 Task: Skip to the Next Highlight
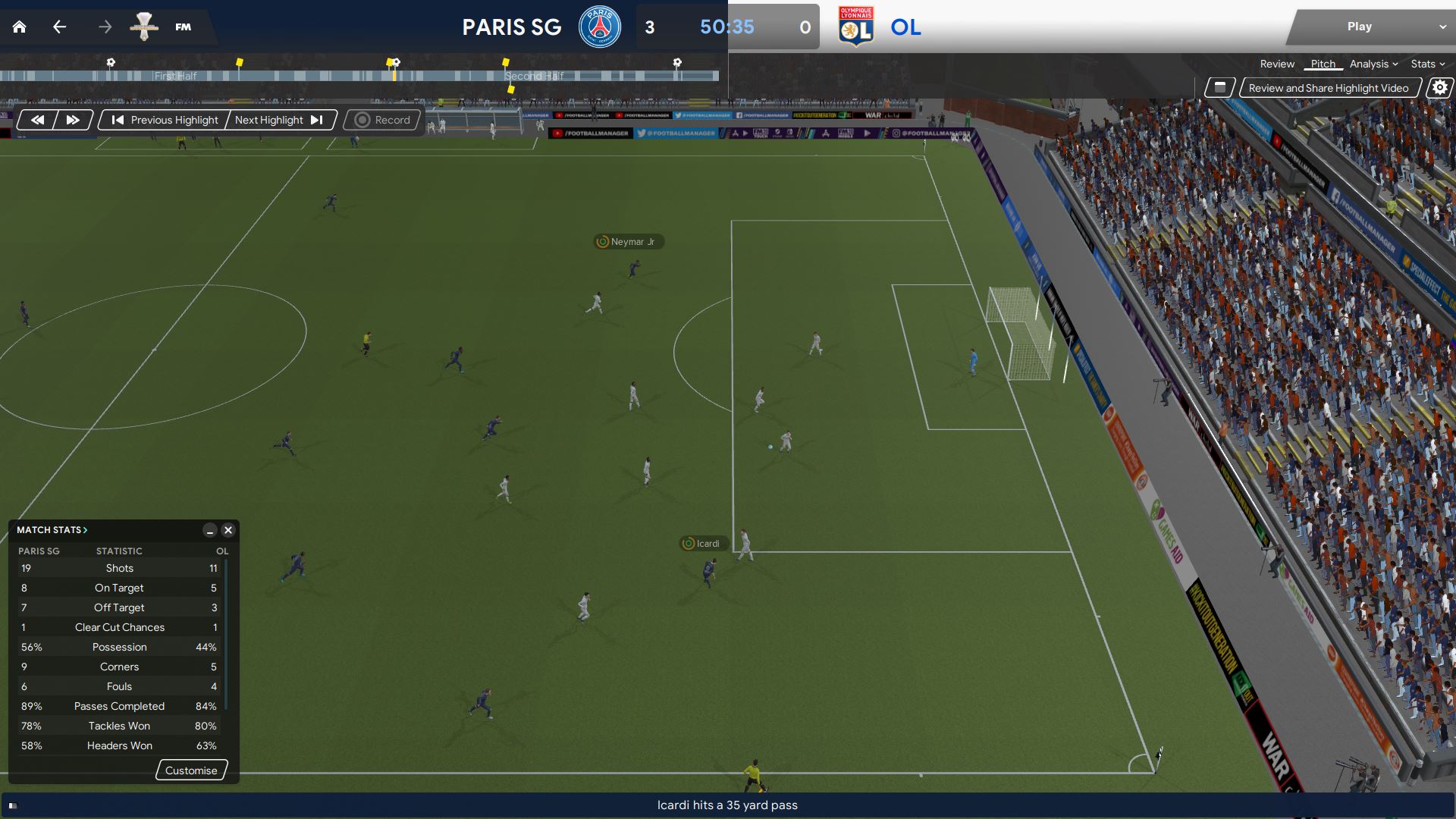click(x=279, y=120)
